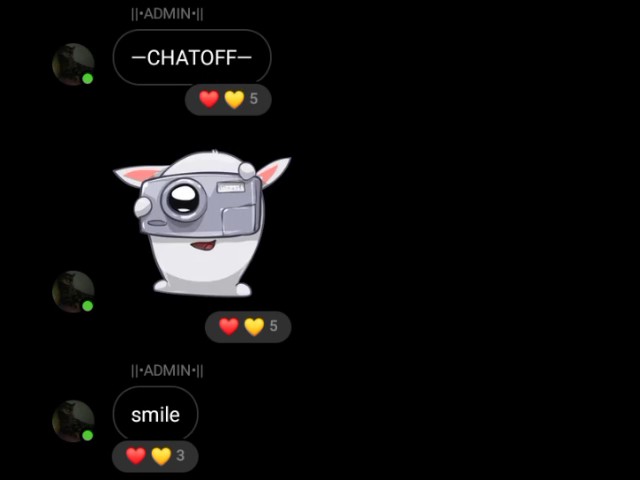
Task: Open the avatar beside the "smile" message
Action: coord(72,421)
